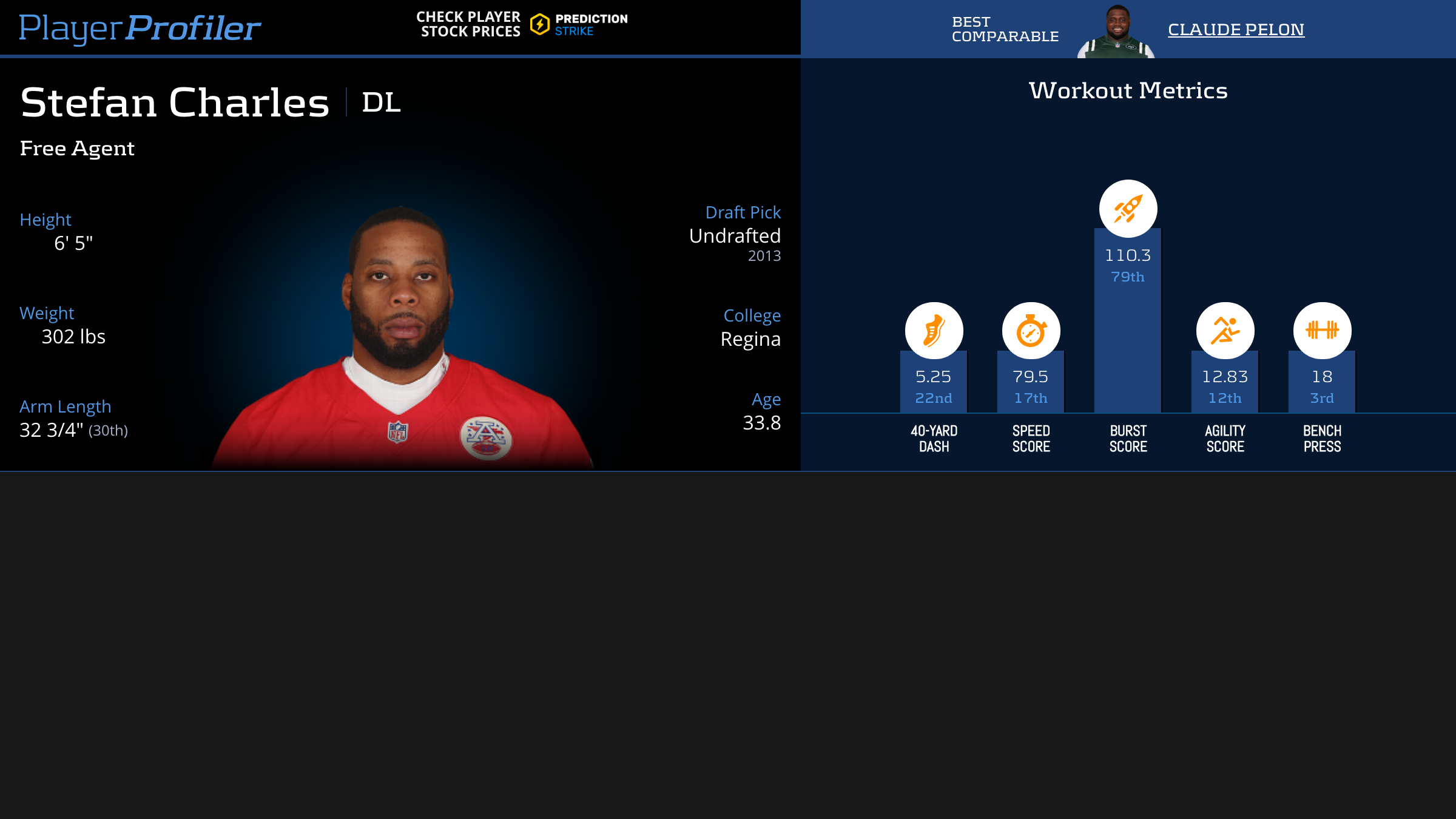Image resolution: width=1456 pixels, height=819 pixels.
Task: Select the speed score stopwatch icon
Action: 1031,331
